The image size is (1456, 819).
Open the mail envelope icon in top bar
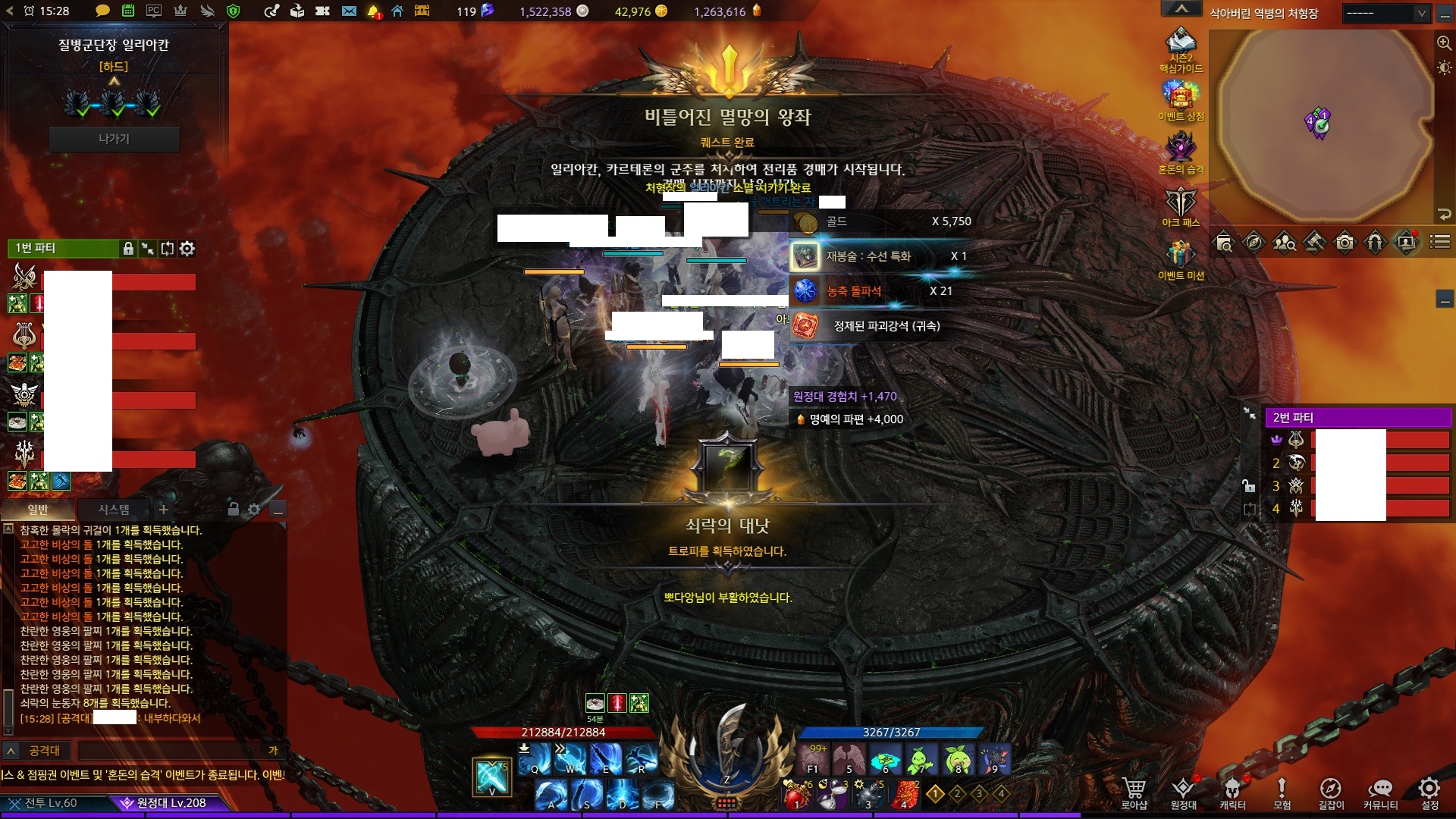[349, 11]
